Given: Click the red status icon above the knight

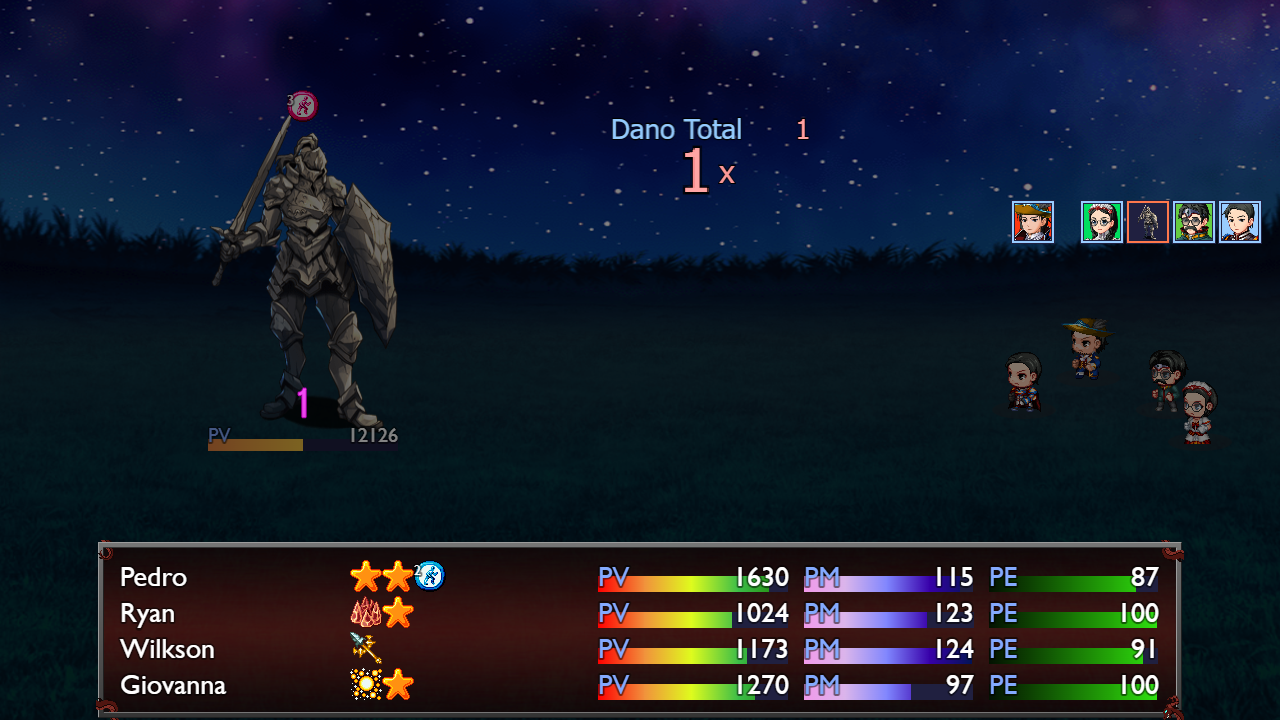Looking at the screenshot, I should (303, 105).
